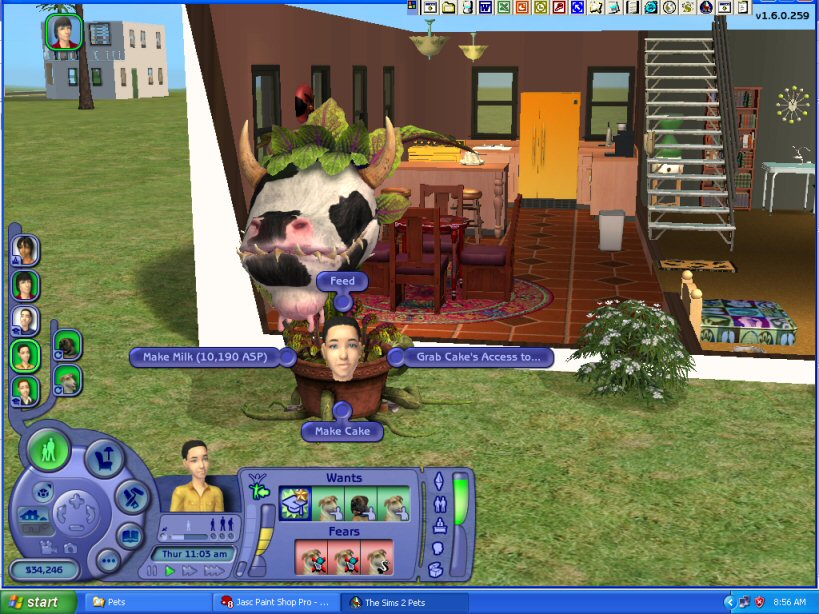Open the Story mode book button

point(131,535)
